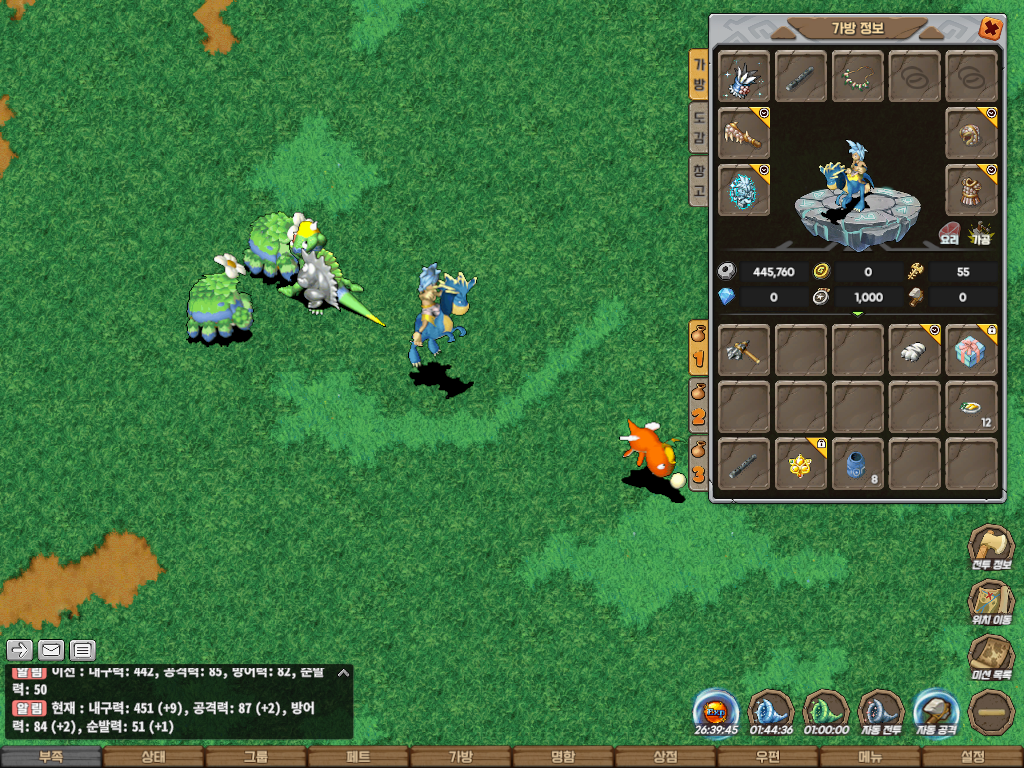Image resolution: width=1024 pixels, height=768 pixels.
Task: Open the 상점 shop menu
Action: coord(665,758)
